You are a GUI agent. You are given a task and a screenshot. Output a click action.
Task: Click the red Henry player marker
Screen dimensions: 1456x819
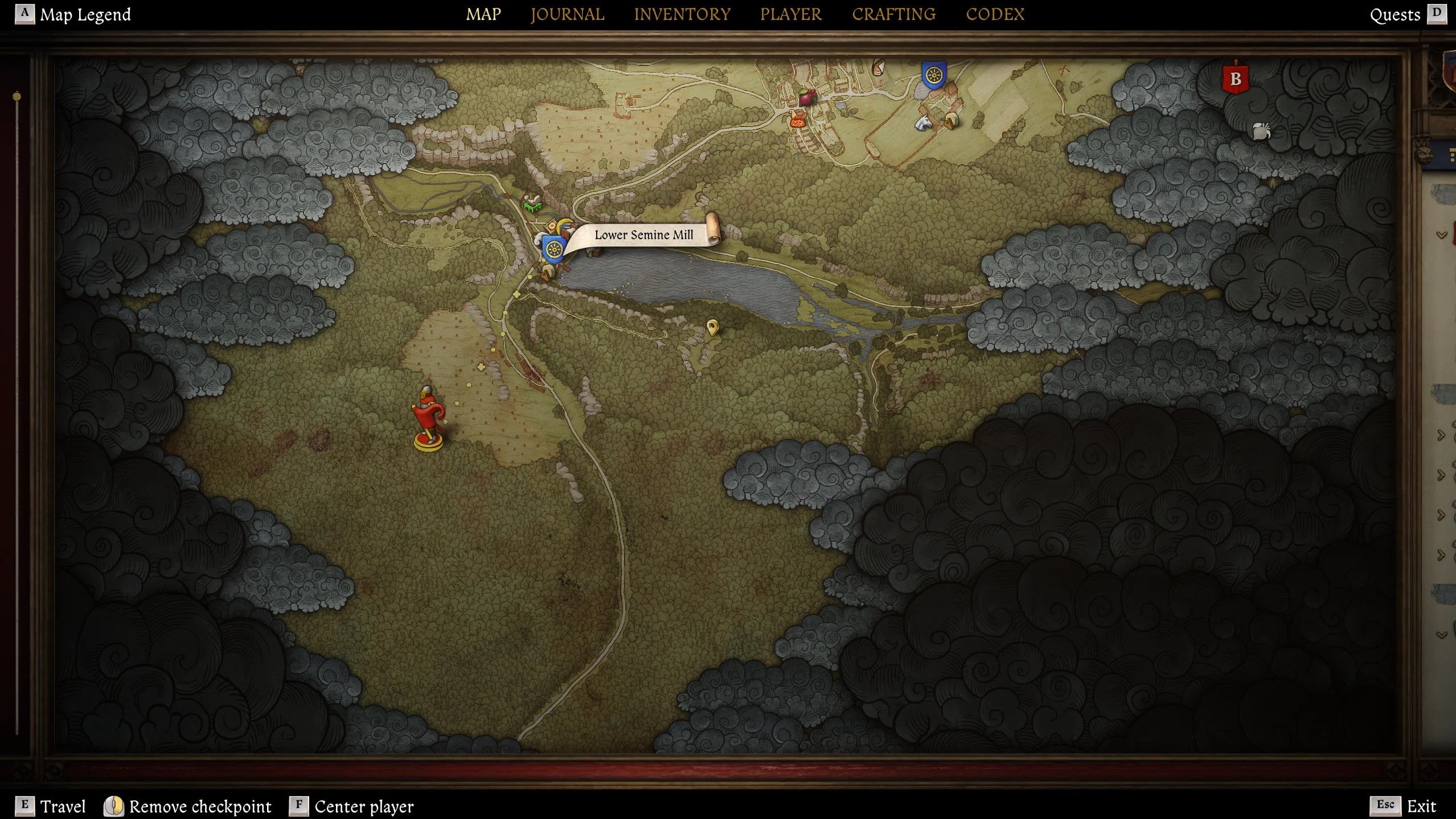coord(428,419)
